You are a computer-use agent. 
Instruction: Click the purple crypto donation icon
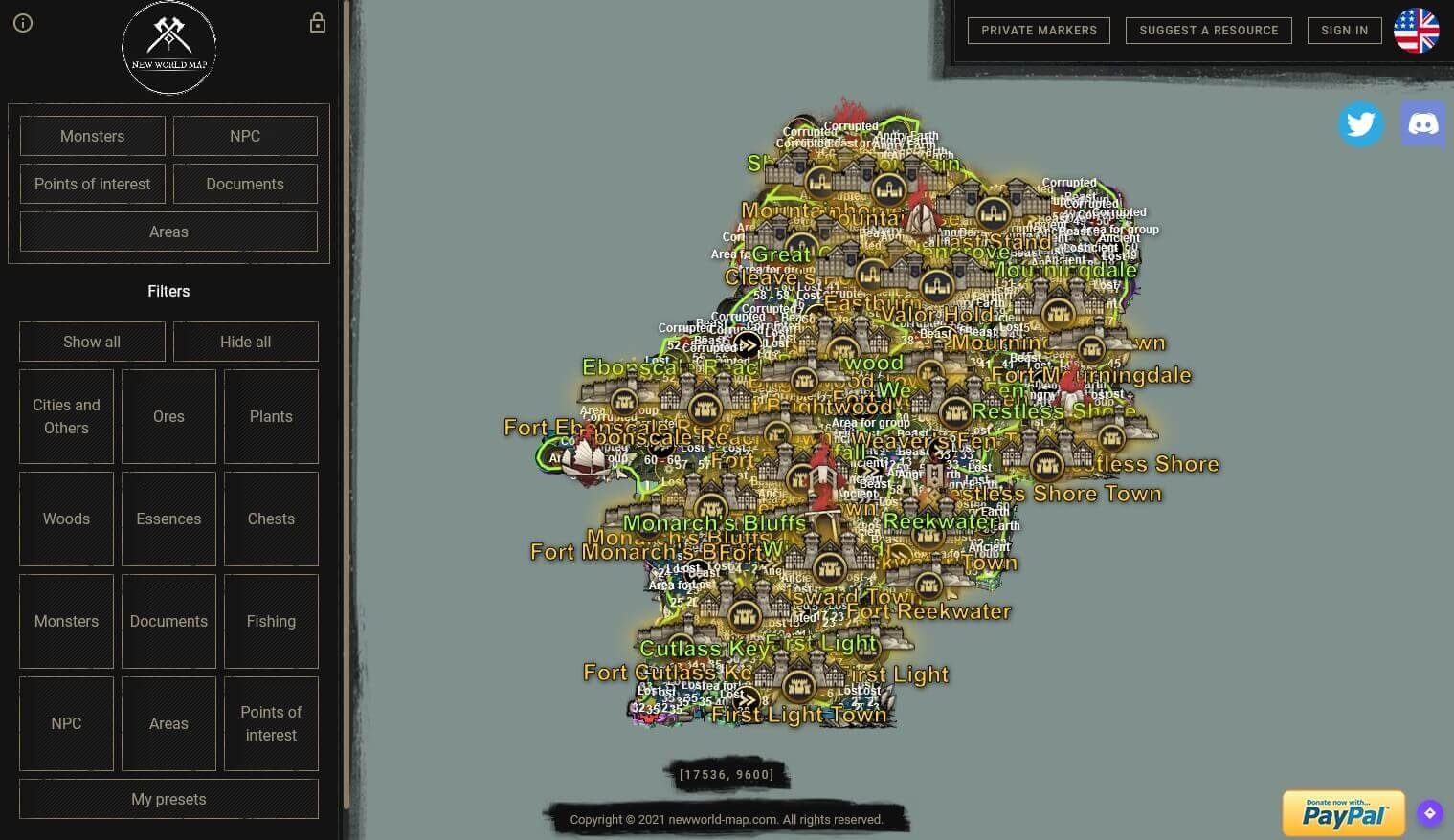click(1429, 812)
